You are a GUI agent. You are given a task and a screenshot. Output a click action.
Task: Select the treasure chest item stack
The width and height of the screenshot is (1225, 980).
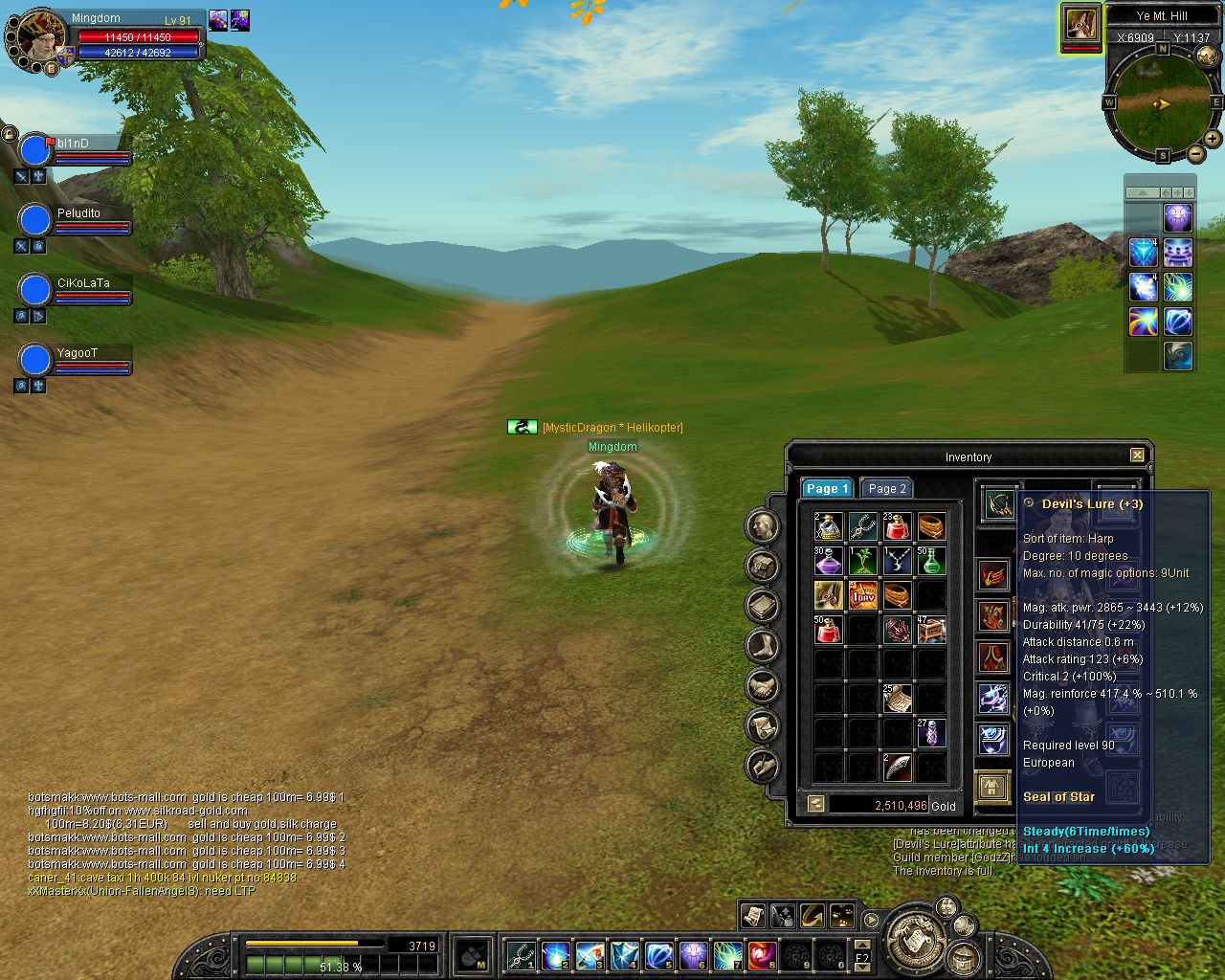click(931, 630)
